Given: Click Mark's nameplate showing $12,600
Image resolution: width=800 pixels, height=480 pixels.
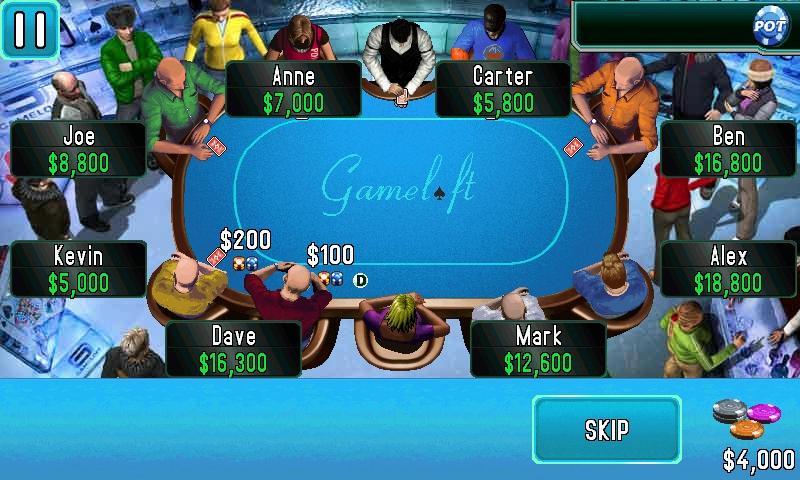Looking at the screenshot, I should point(538,349).
